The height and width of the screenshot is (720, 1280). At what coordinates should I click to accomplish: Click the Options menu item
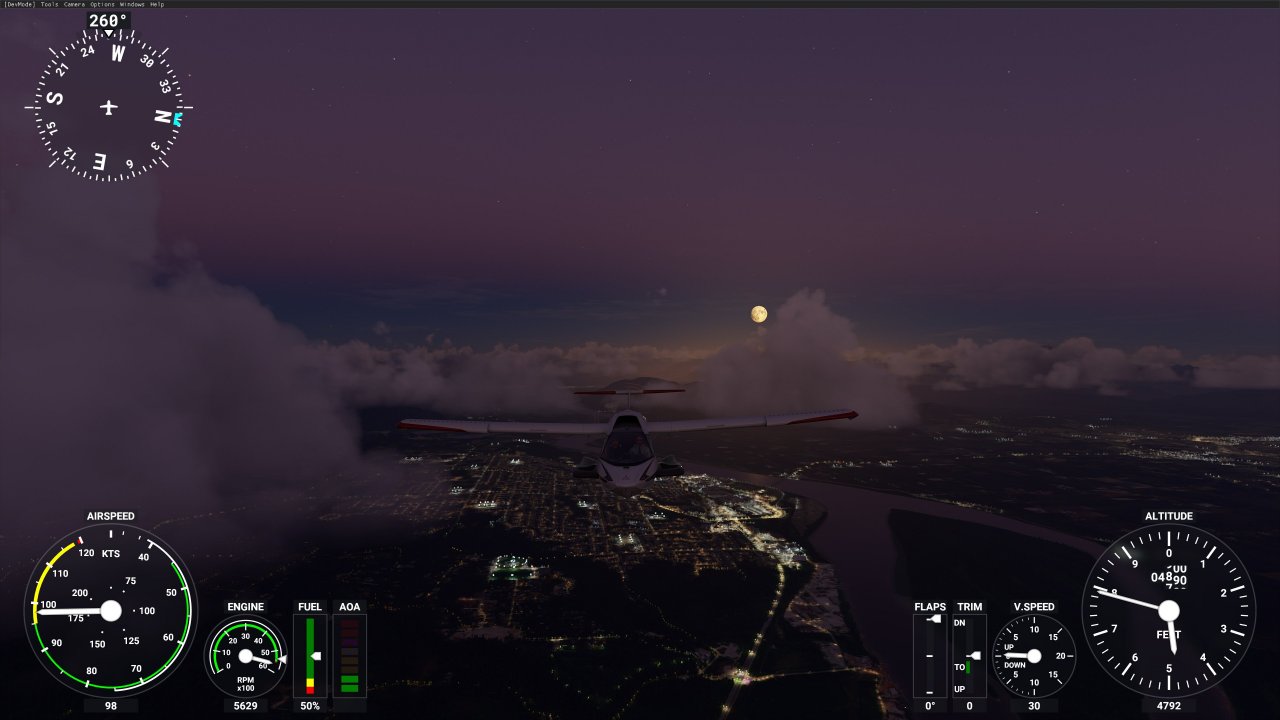pyautogui.click(x=102, y=4)
